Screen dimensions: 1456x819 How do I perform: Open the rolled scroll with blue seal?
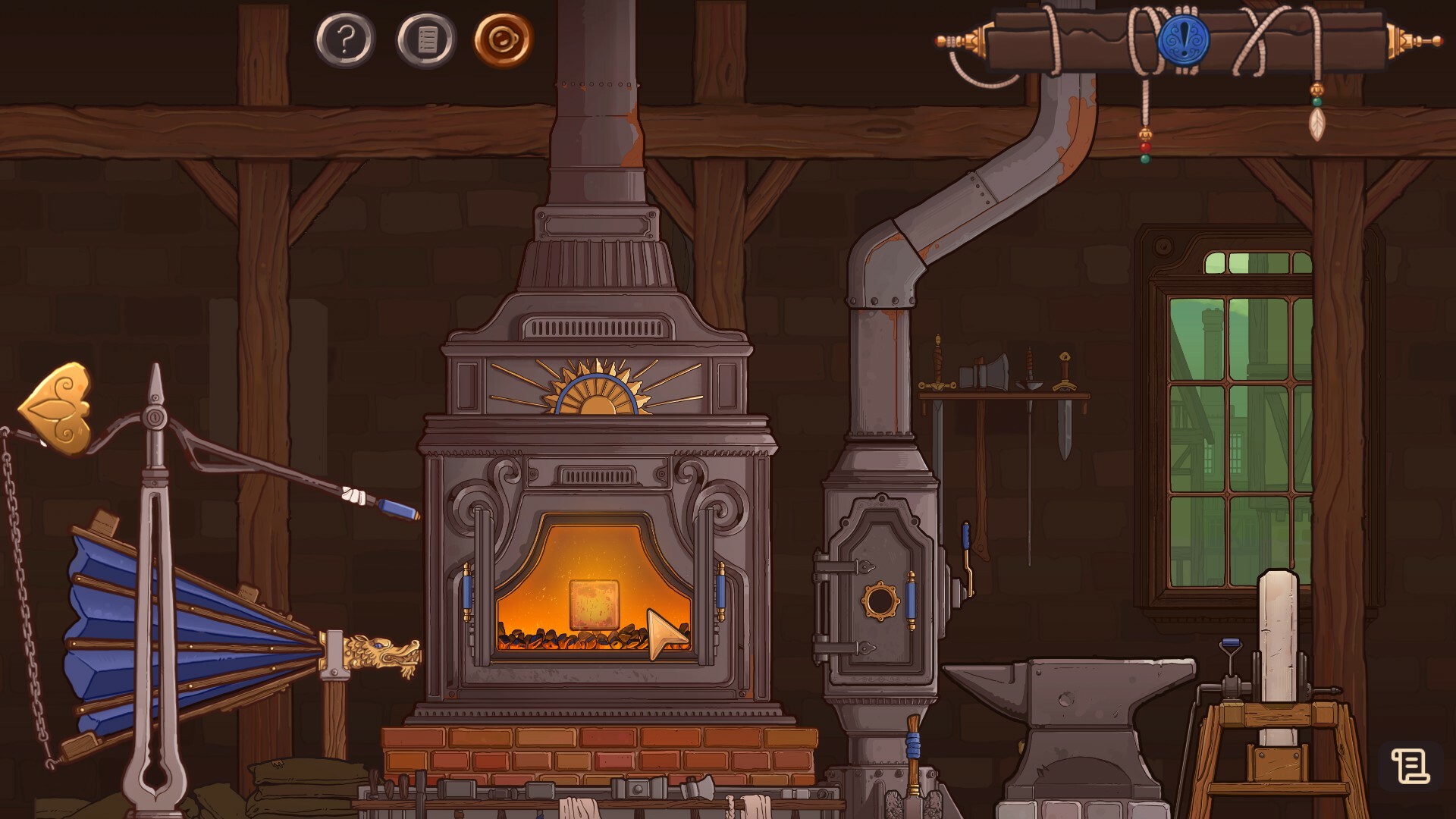pos(1183,39)
